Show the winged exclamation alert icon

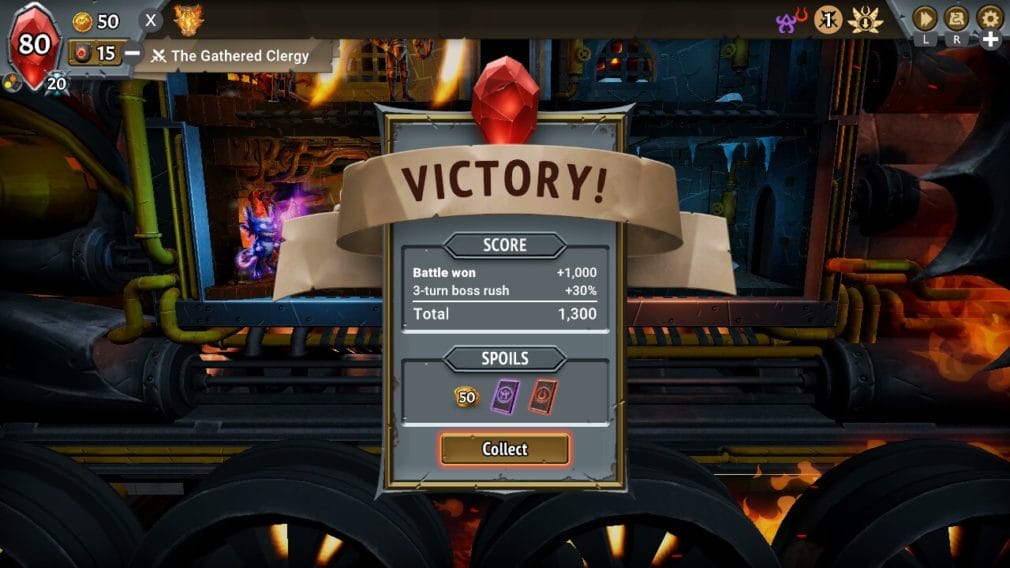[865, 19]
